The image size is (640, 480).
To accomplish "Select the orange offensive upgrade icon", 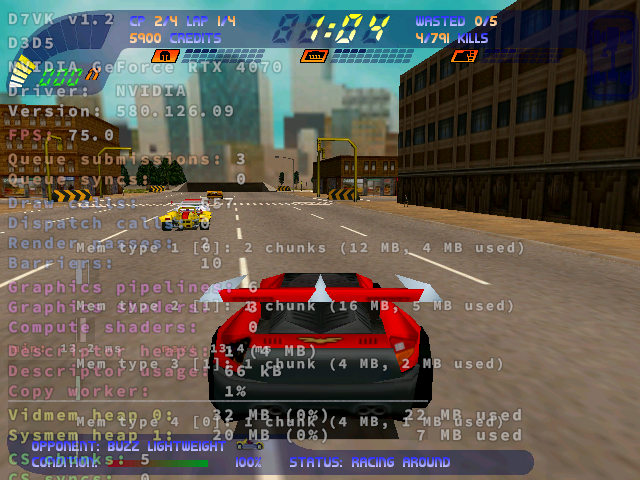I will click(464, 56).
